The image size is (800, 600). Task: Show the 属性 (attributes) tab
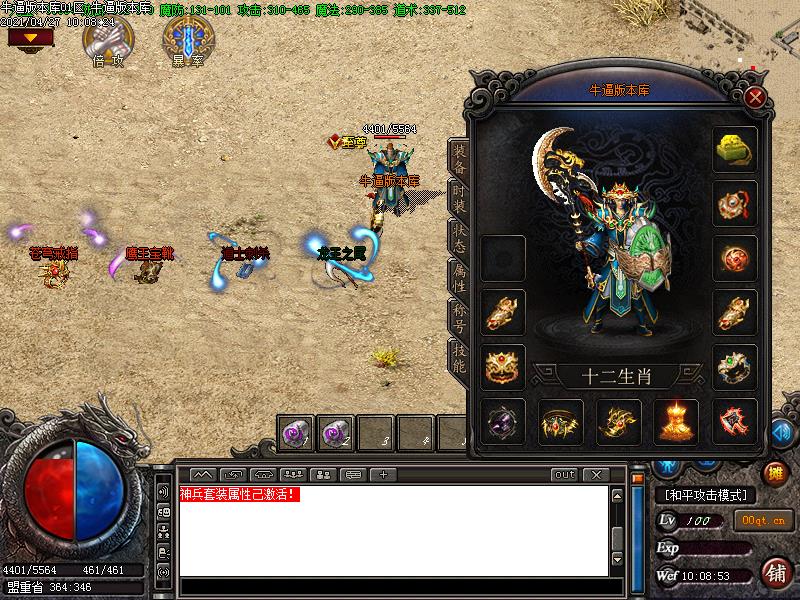459,277
